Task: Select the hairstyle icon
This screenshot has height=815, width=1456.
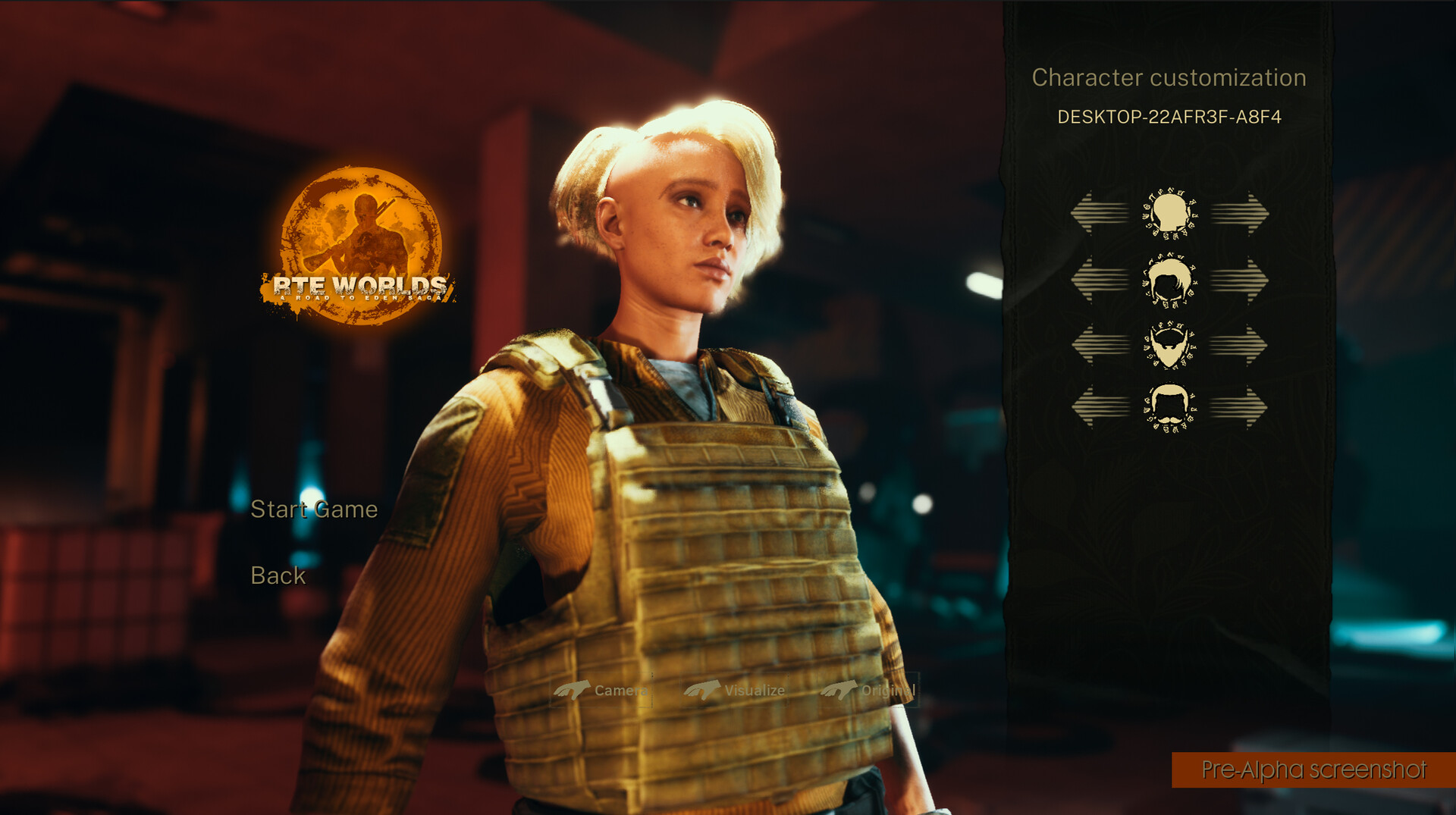Action: (x=1169, y=281)
